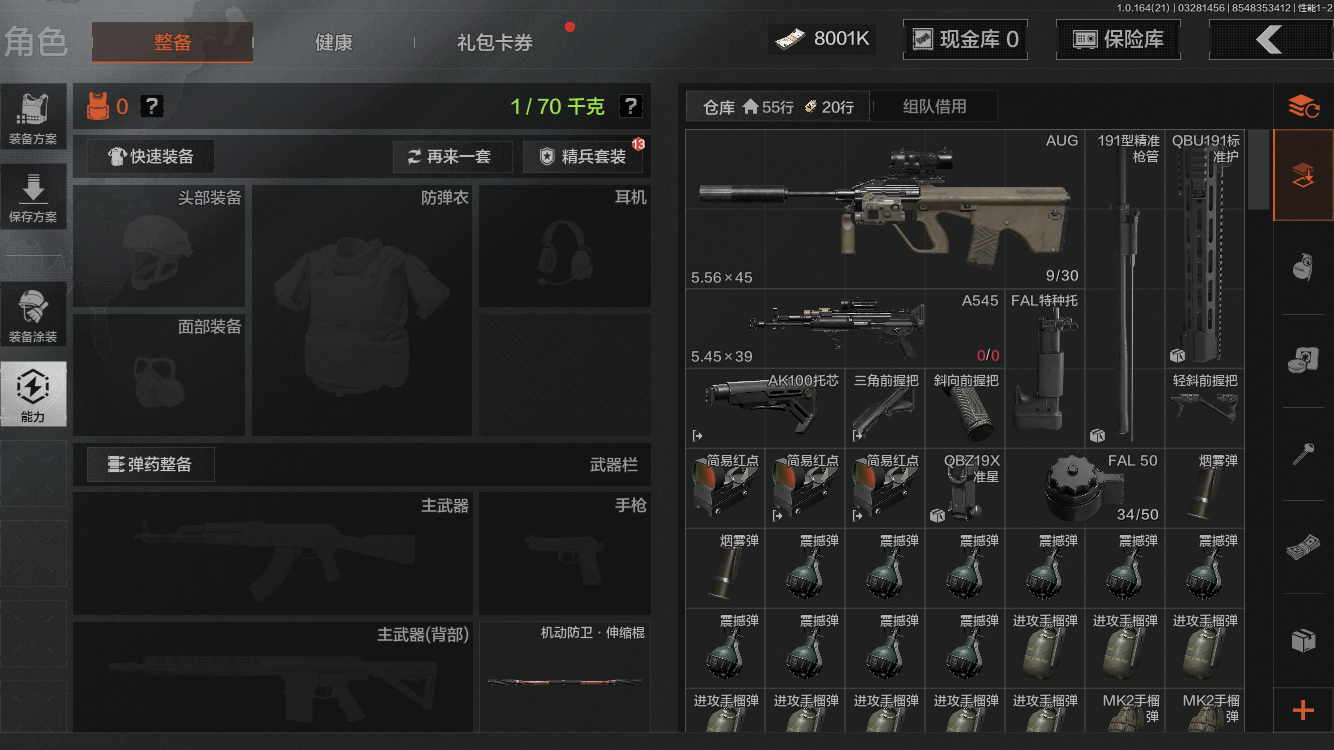This screenshot has width=1334, height=750.
Task: Collapse the panel using the top-right arrow
Action: (1271, 39)
